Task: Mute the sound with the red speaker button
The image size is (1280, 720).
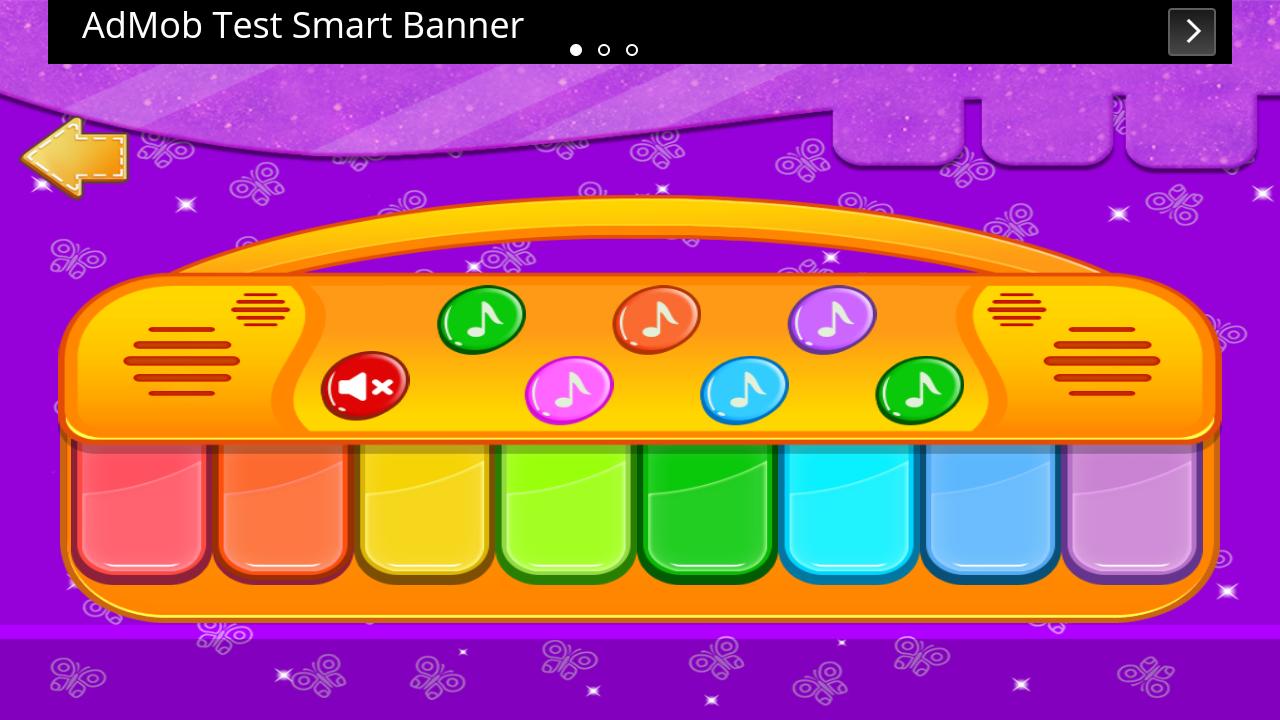Action: coord(365,385)
